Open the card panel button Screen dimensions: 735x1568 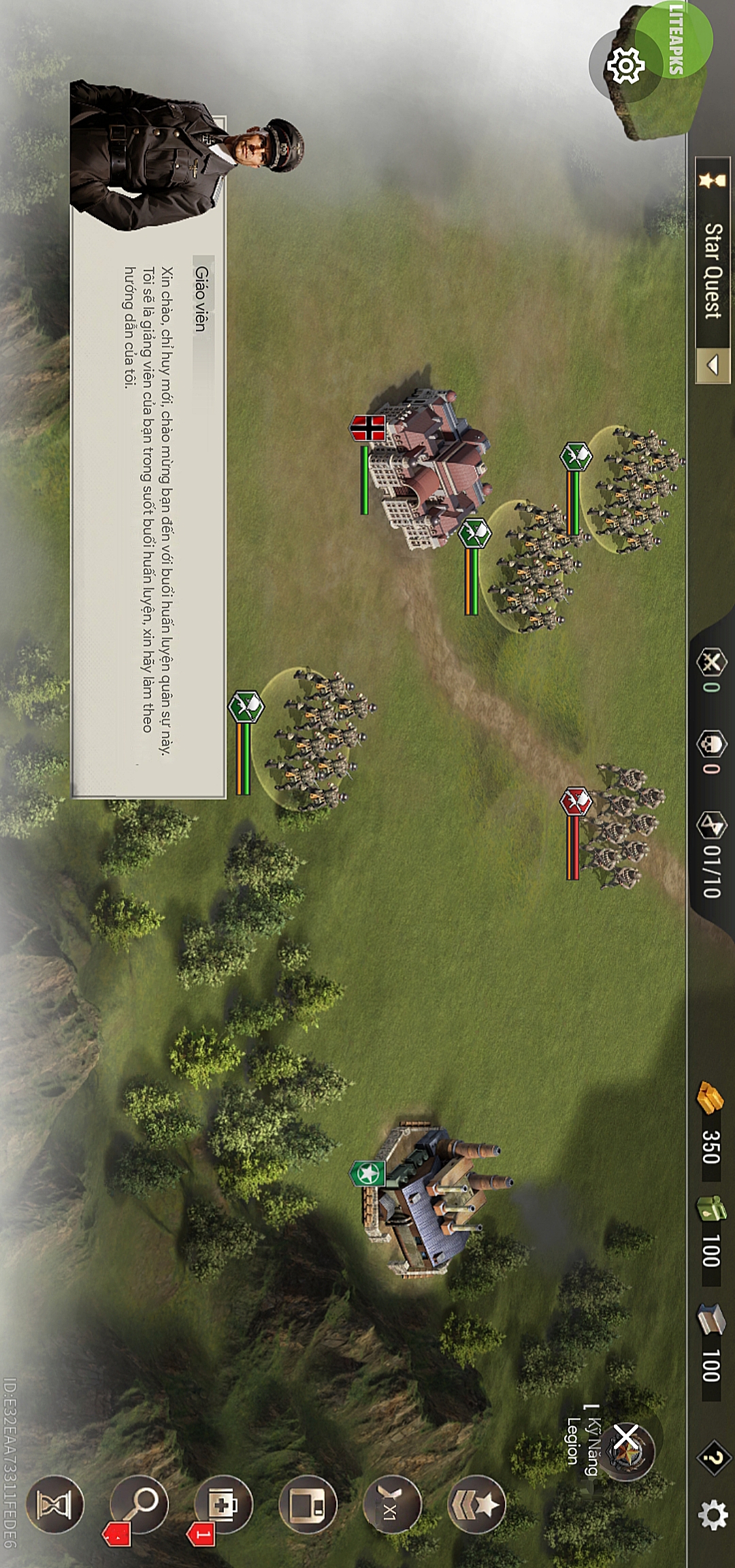(308, 1505)
